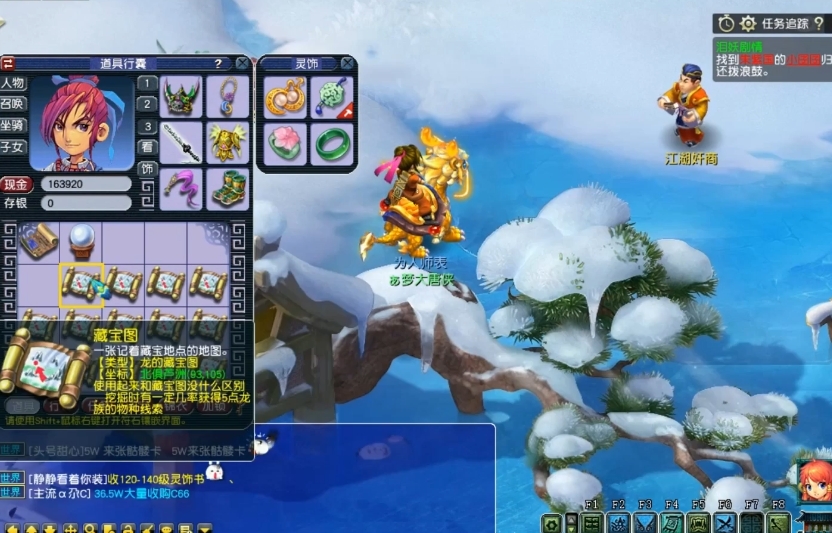The width and height of the screenshot is (832, 533).
Task: Select the equipped horned helmet slot
Action: pyautogui.click(x=182, y=97)
